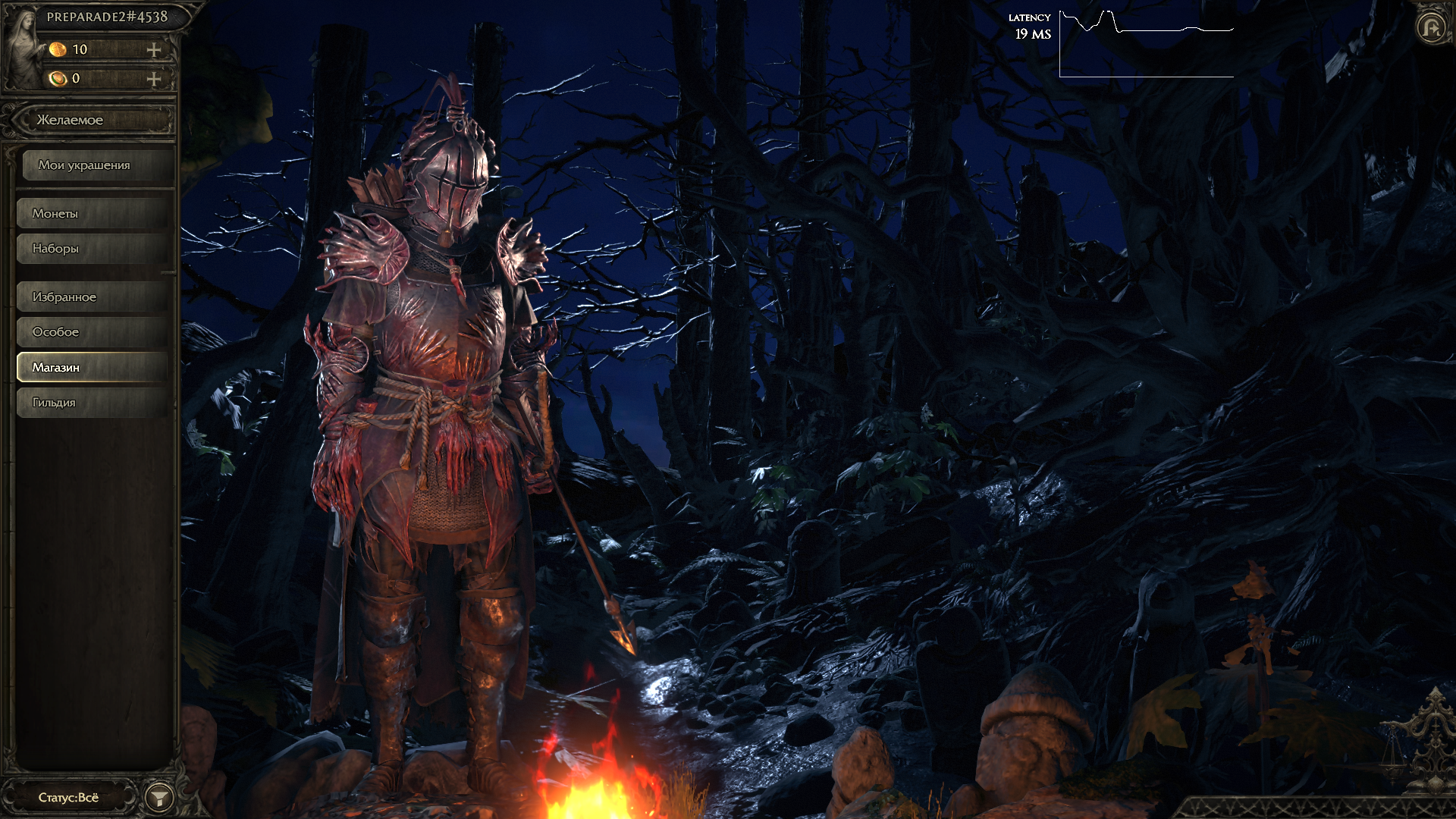
Task: Open the Статус:Всё status filter
Action: click(x=70, y=797)
